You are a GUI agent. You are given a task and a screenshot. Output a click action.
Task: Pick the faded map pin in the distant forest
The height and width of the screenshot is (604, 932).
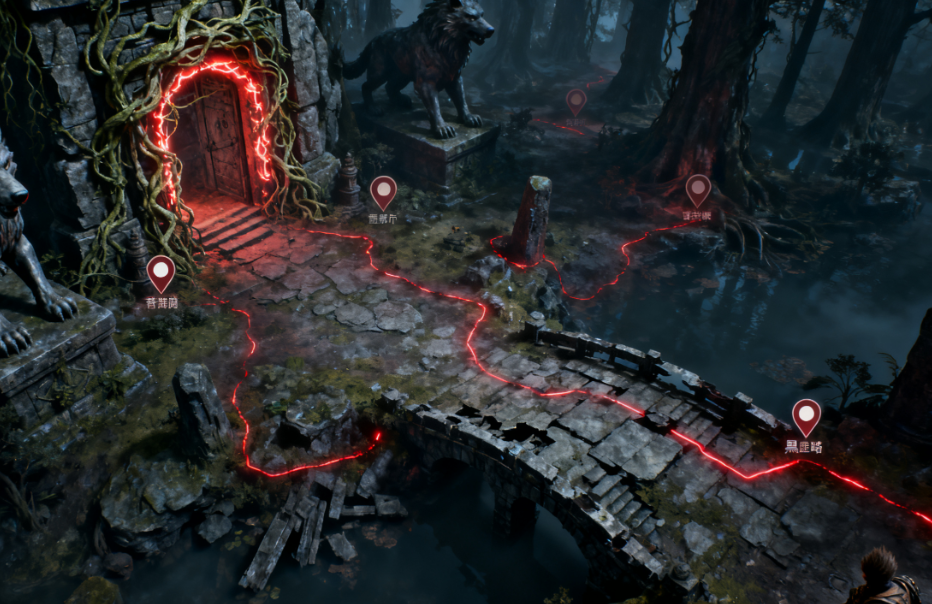[x=576, y=100]
